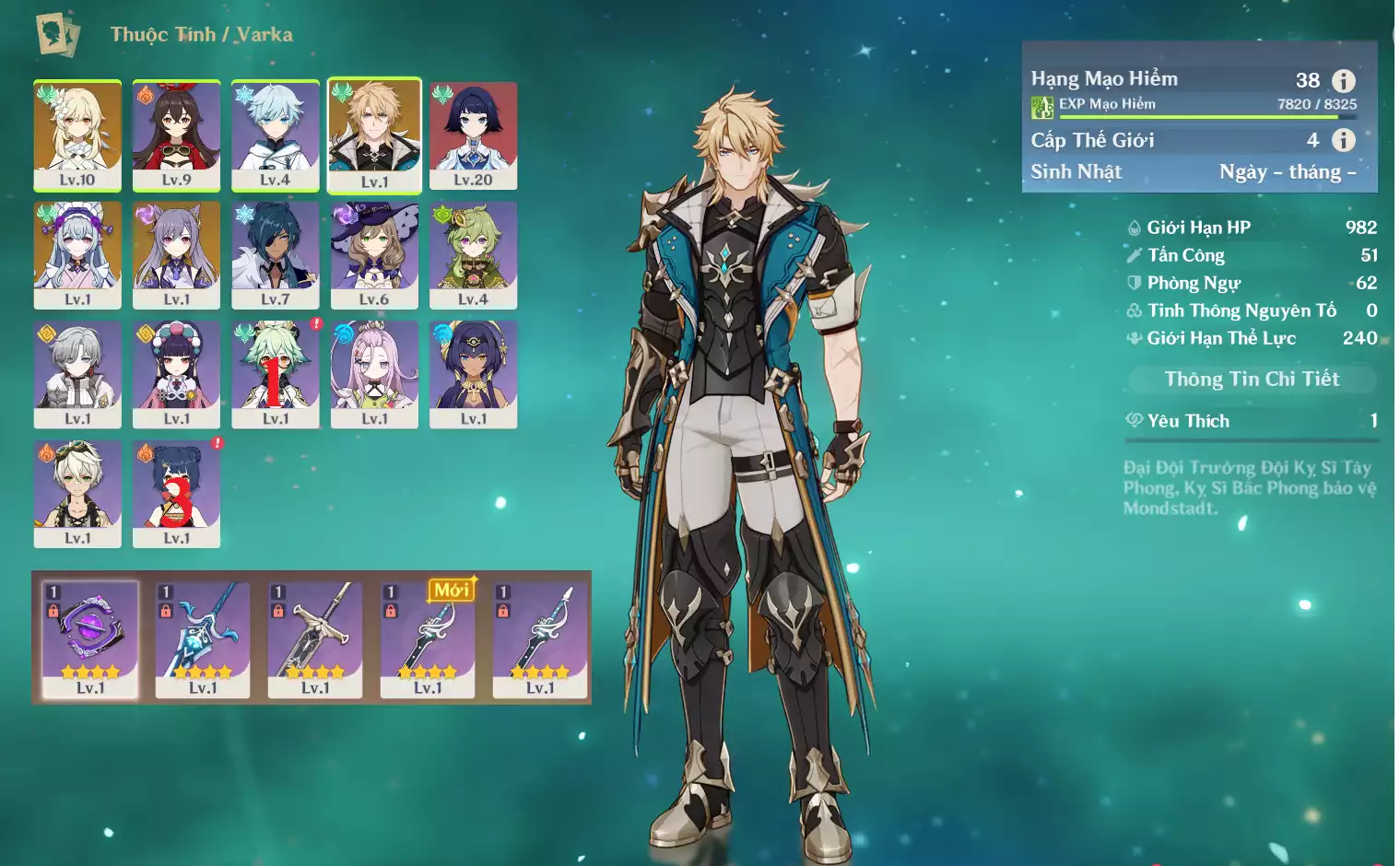Viewport: 1400px width, 866px height.
Task: Open the Cấp Thế Giới info icon
Action: [1343, 140]
